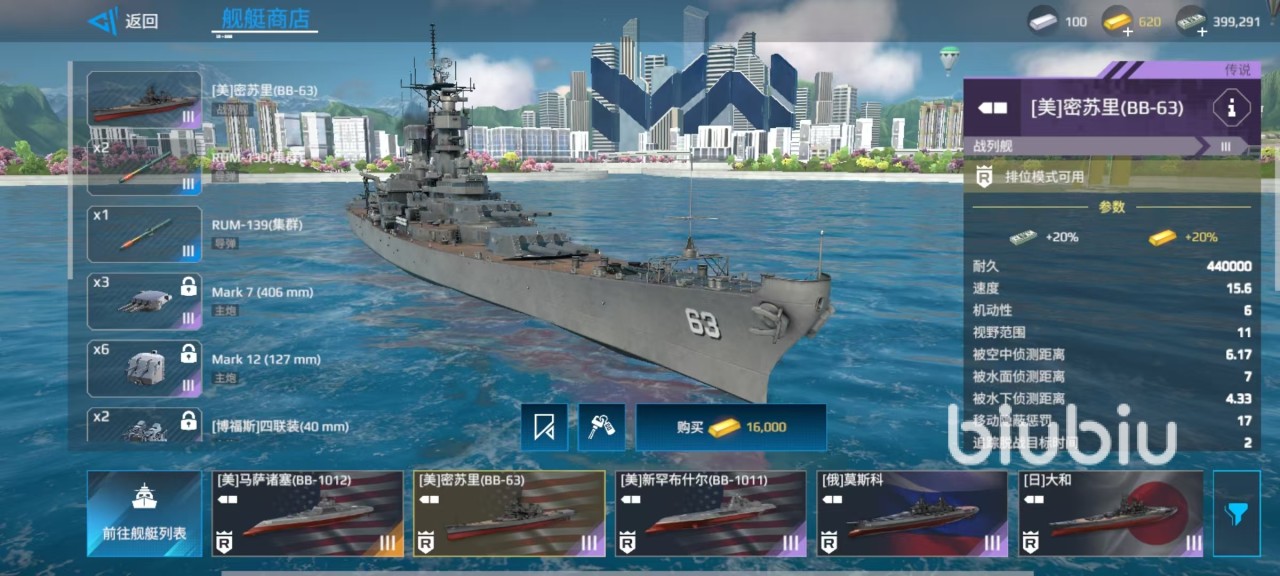Image resolution: width=1280 pixels, height=576 pixels.
Task: Select the Mark 7 (406 mm) main gun slot
Action: click(144, 301)
